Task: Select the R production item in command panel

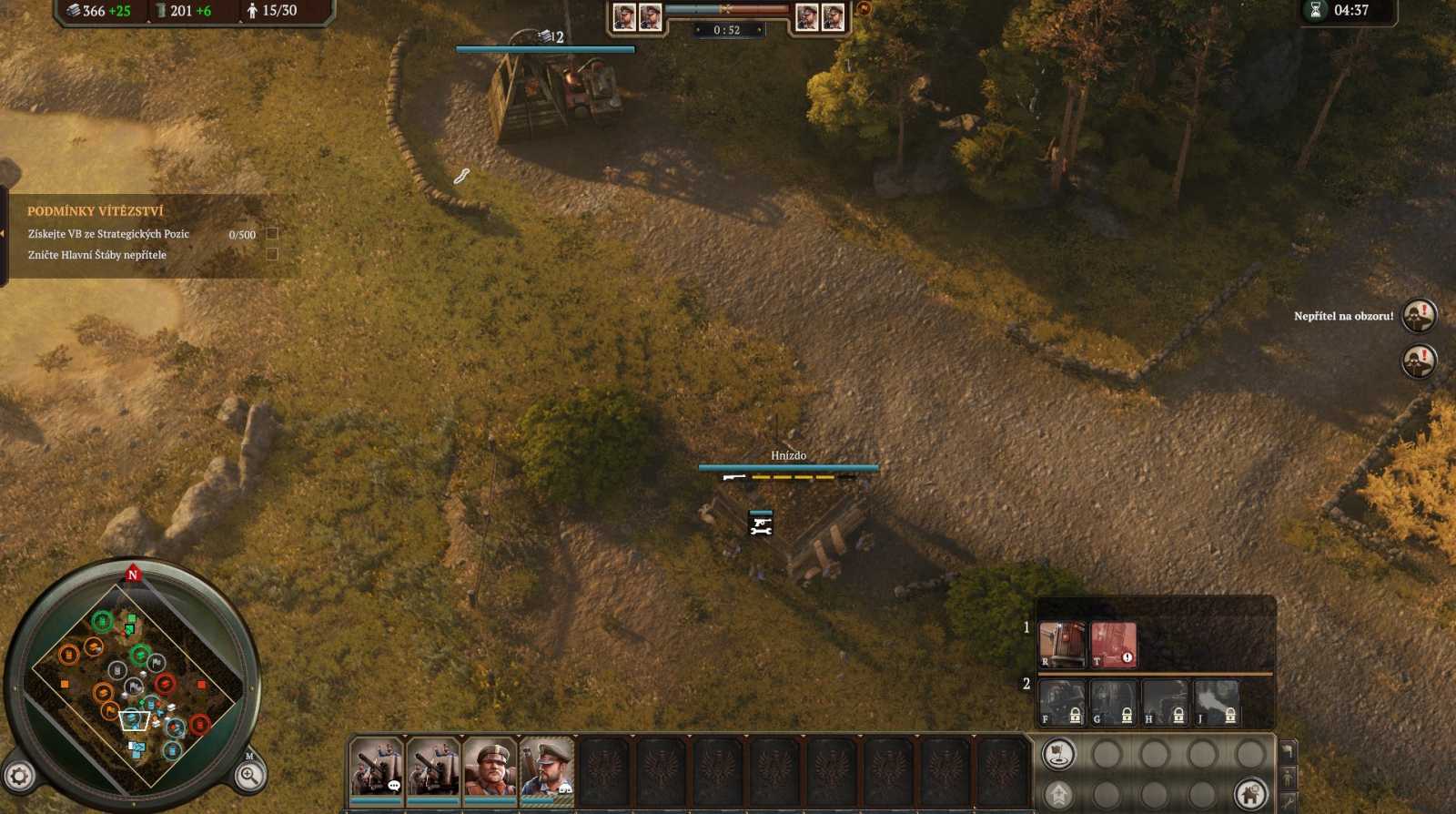Action: click(x=1062, y=644)
